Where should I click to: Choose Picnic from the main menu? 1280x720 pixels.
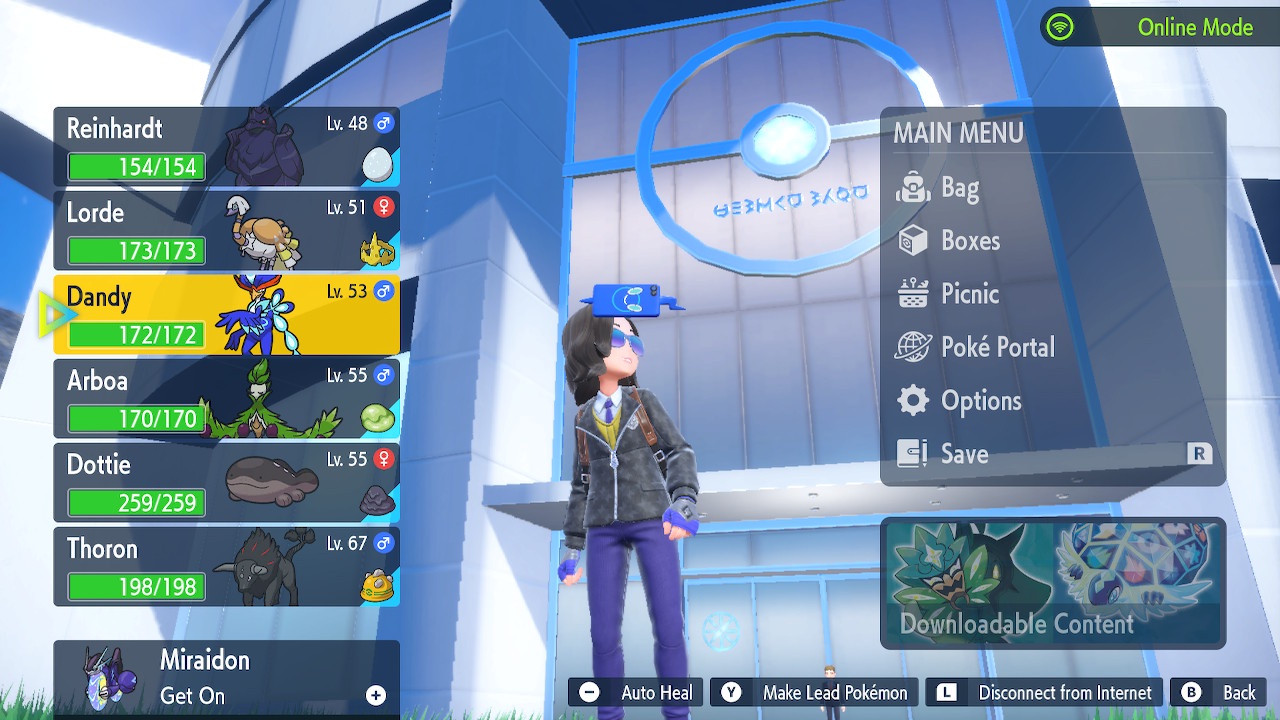(969, 294)
